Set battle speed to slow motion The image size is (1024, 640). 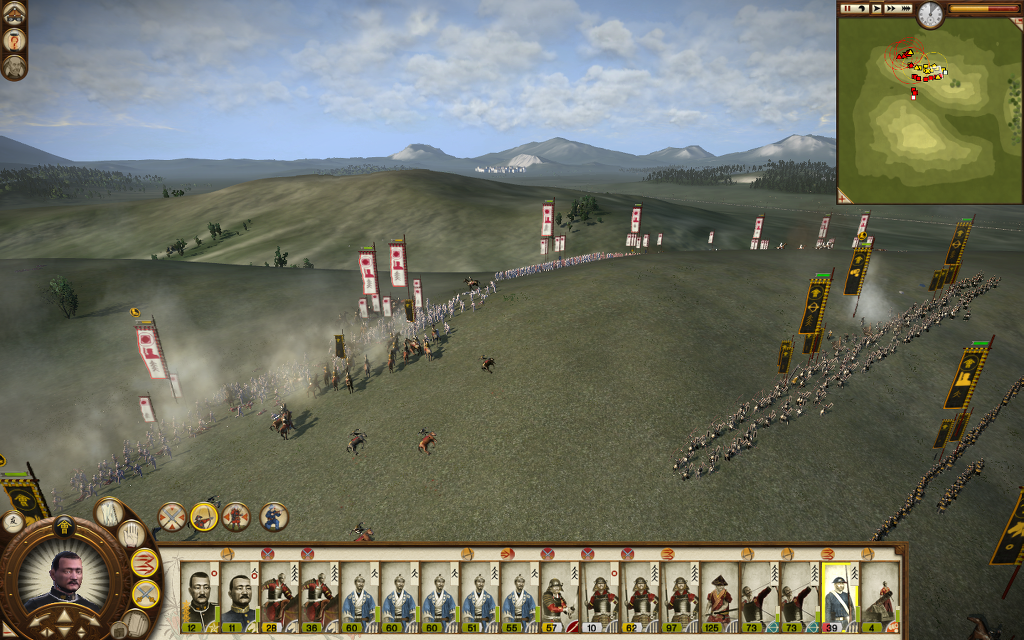tap(861, 8)
